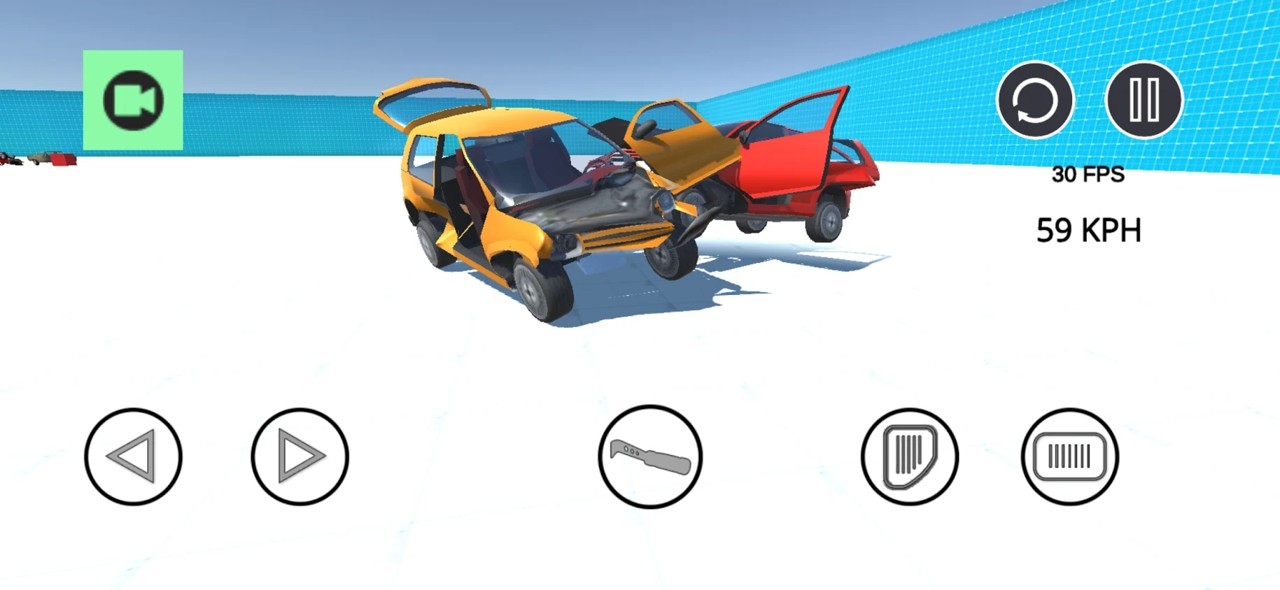Switch camera view with the green camera button

click(133, 100)
